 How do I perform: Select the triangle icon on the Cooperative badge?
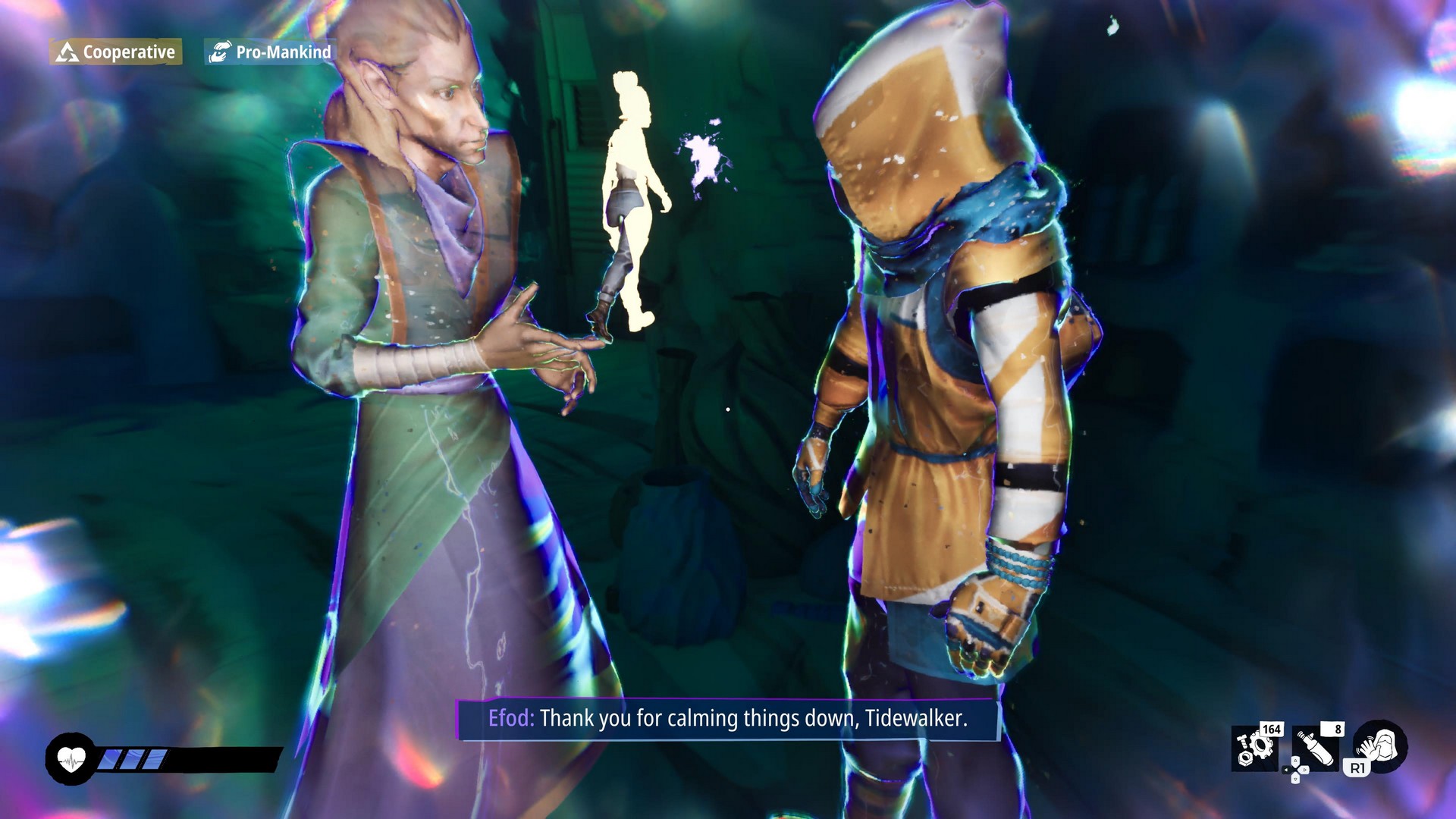point(67,53)
